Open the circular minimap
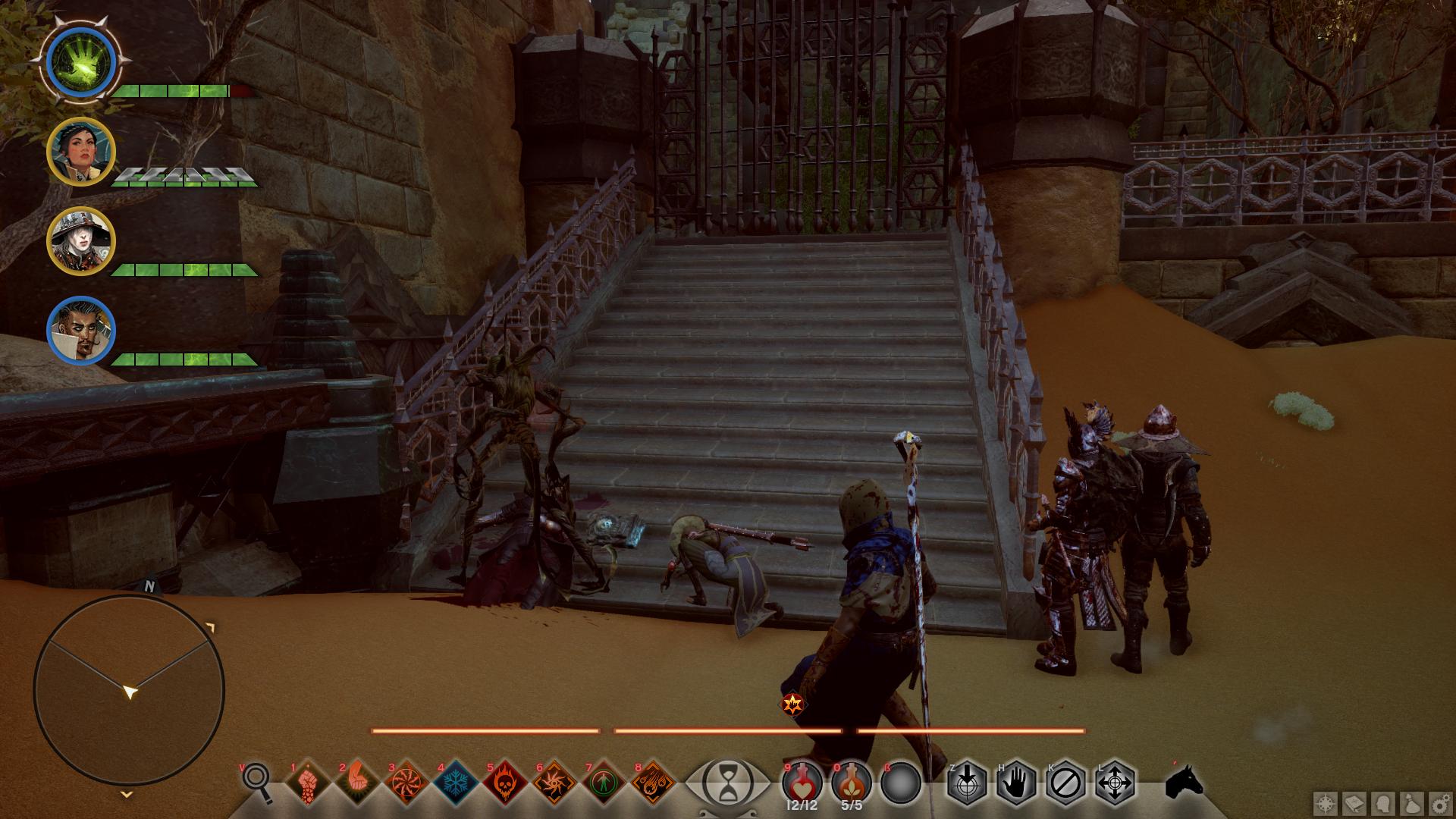1456x819 pixels. [129, 690]
